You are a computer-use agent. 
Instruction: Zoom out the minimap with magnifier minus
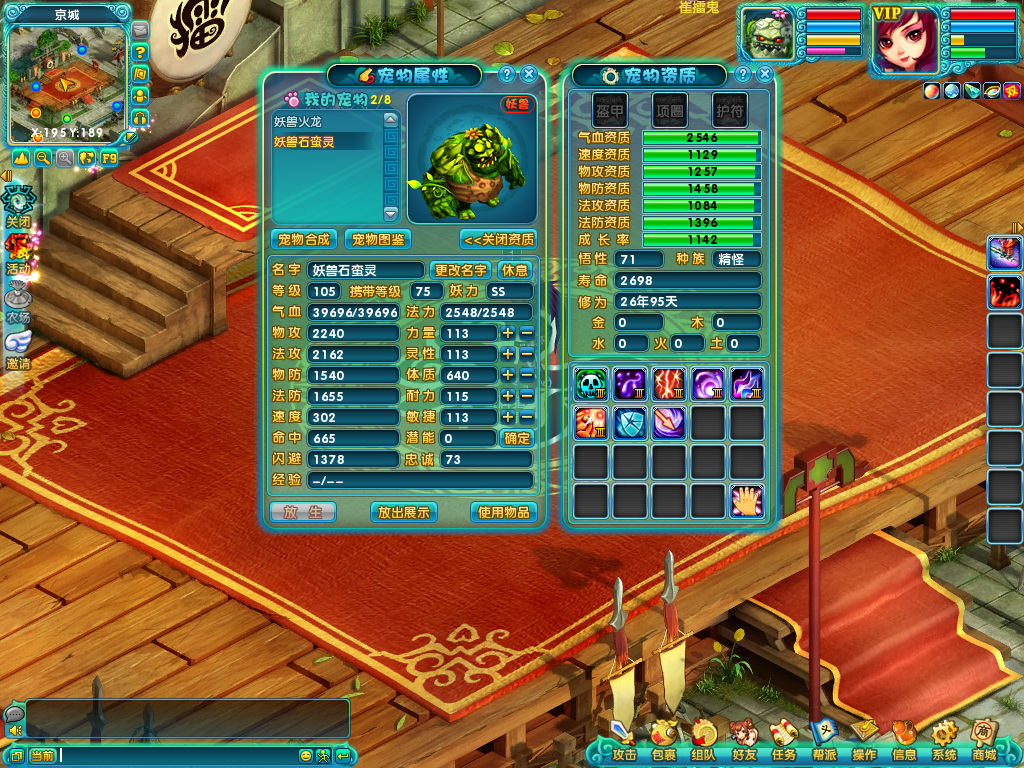[x=43, y=158]
